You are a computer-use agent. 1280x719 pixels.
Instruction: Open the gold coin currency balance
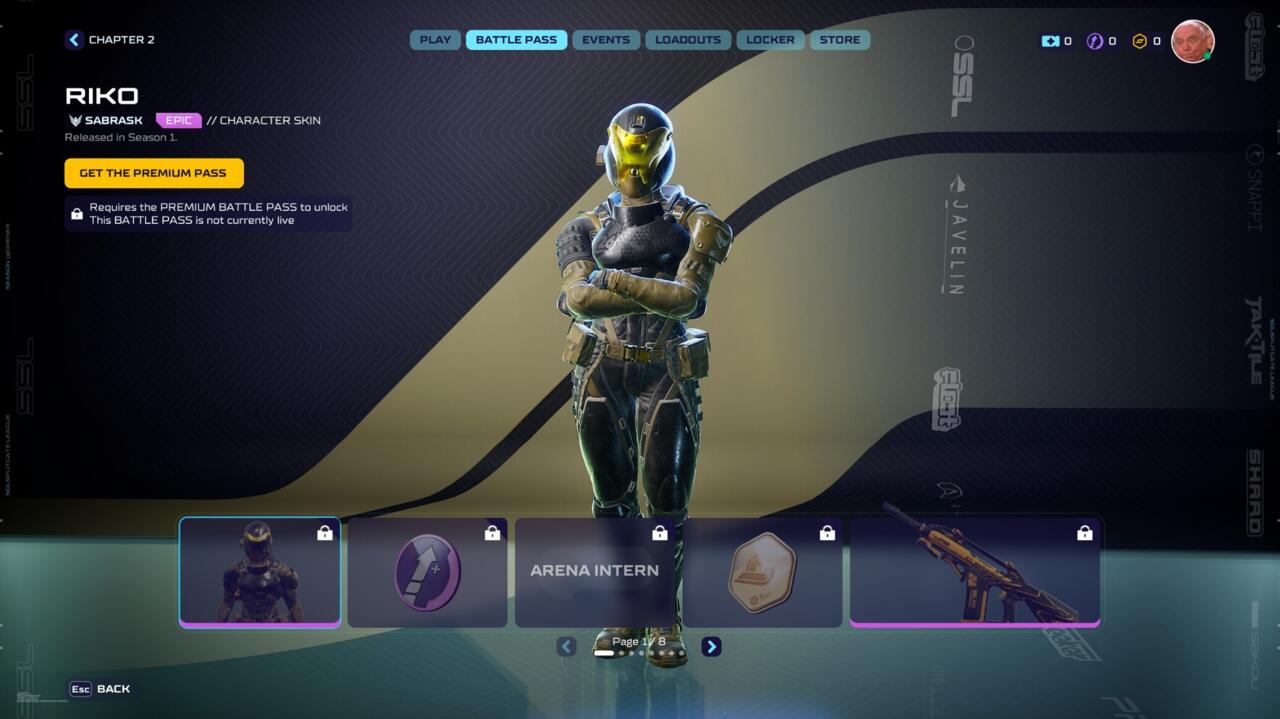[x=1146, y=42]
